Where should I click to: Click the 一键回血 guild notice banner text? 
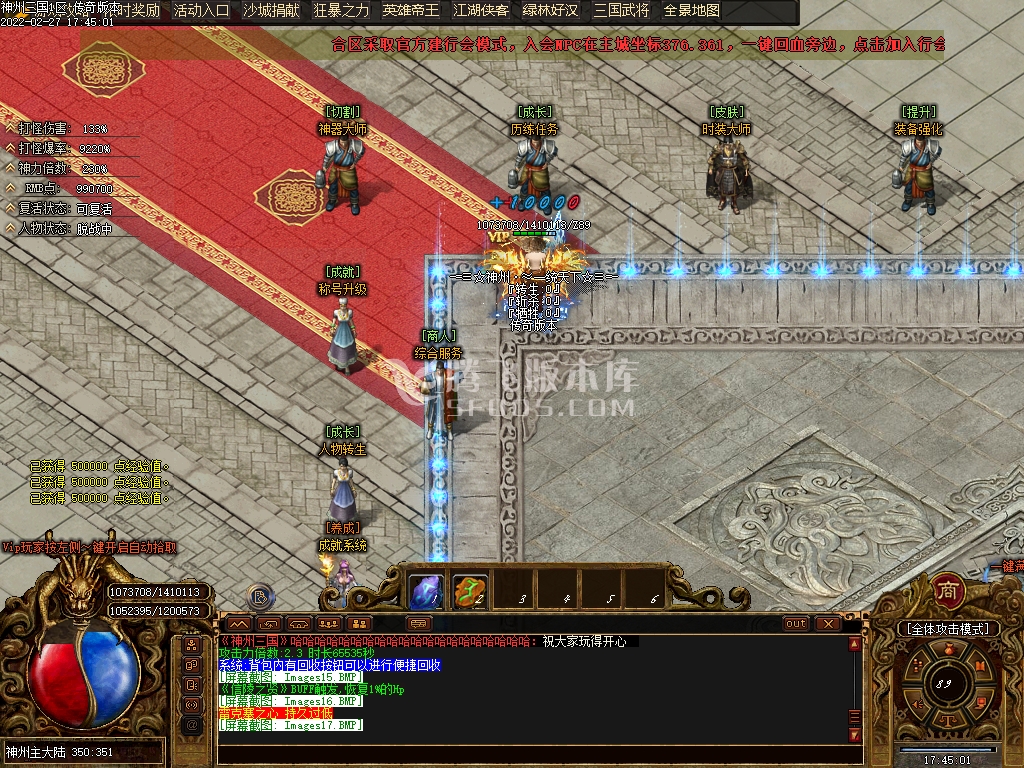[x=638, y=45]
